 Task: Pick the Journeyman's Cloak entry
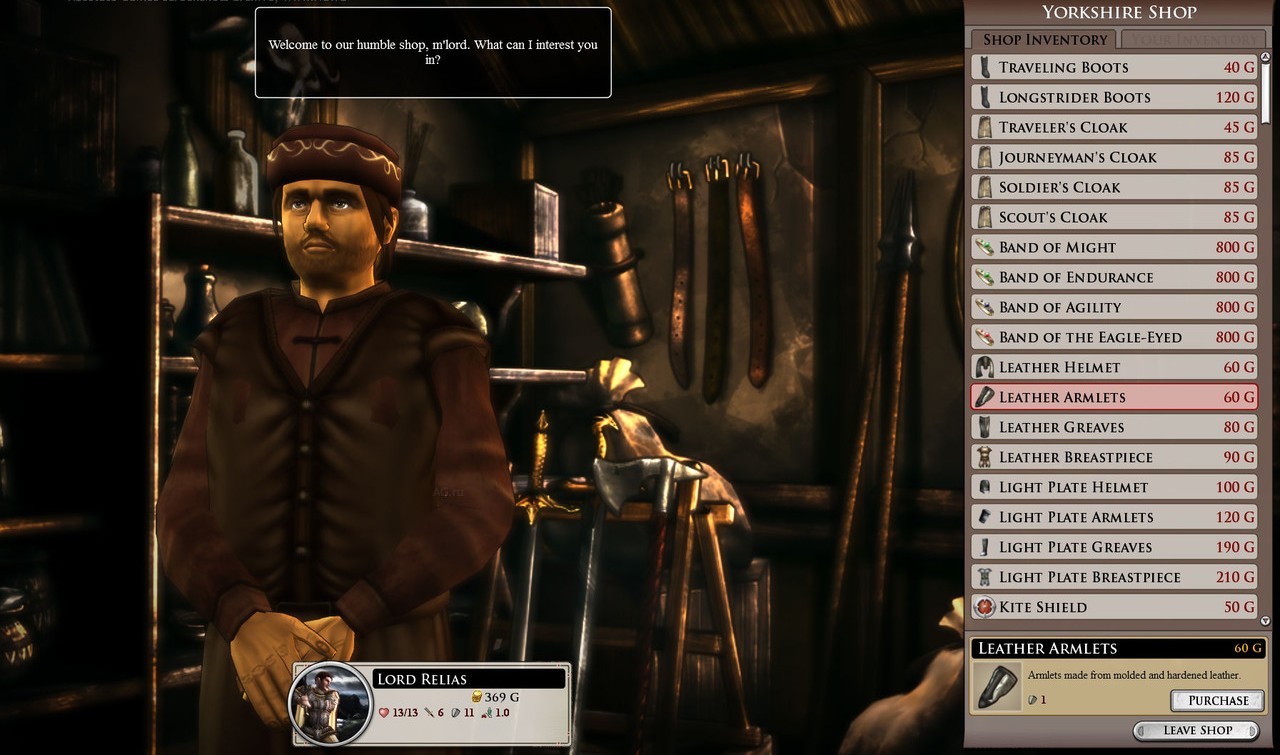[x=1114, y=157]
